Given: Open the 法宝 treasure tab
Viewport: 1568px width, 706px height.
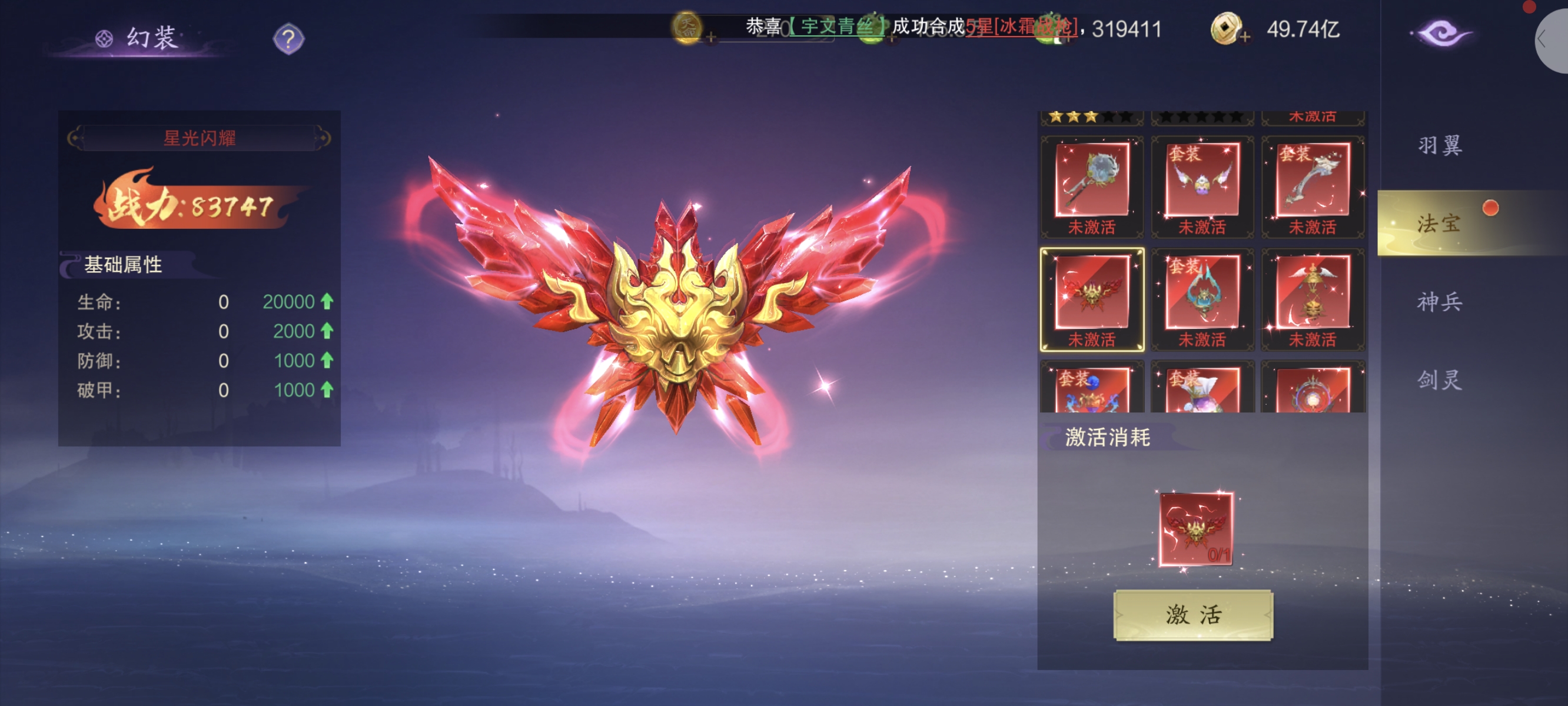Looking at the screenshot, I should [1439, 224].
